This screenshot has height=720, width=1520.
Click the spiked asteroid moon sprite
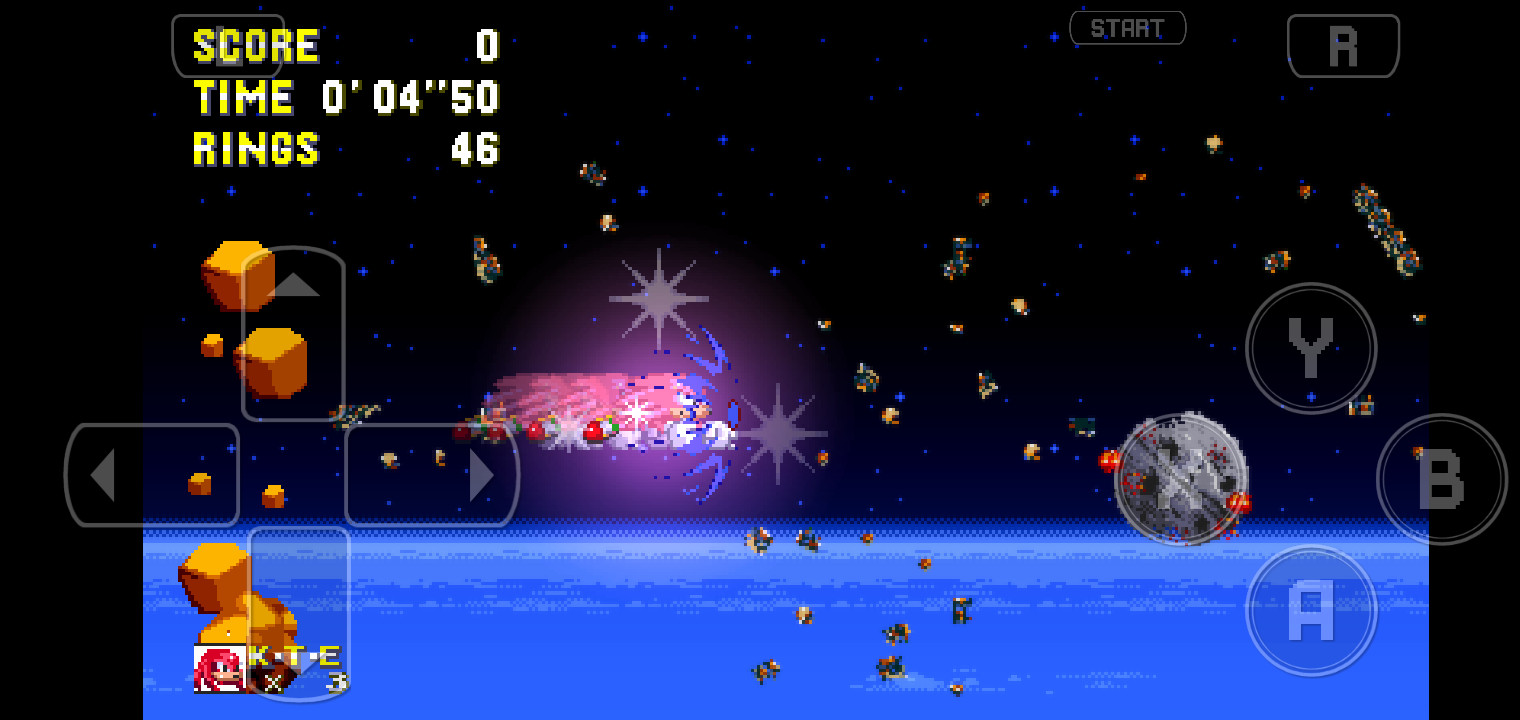coord(1183,478)
